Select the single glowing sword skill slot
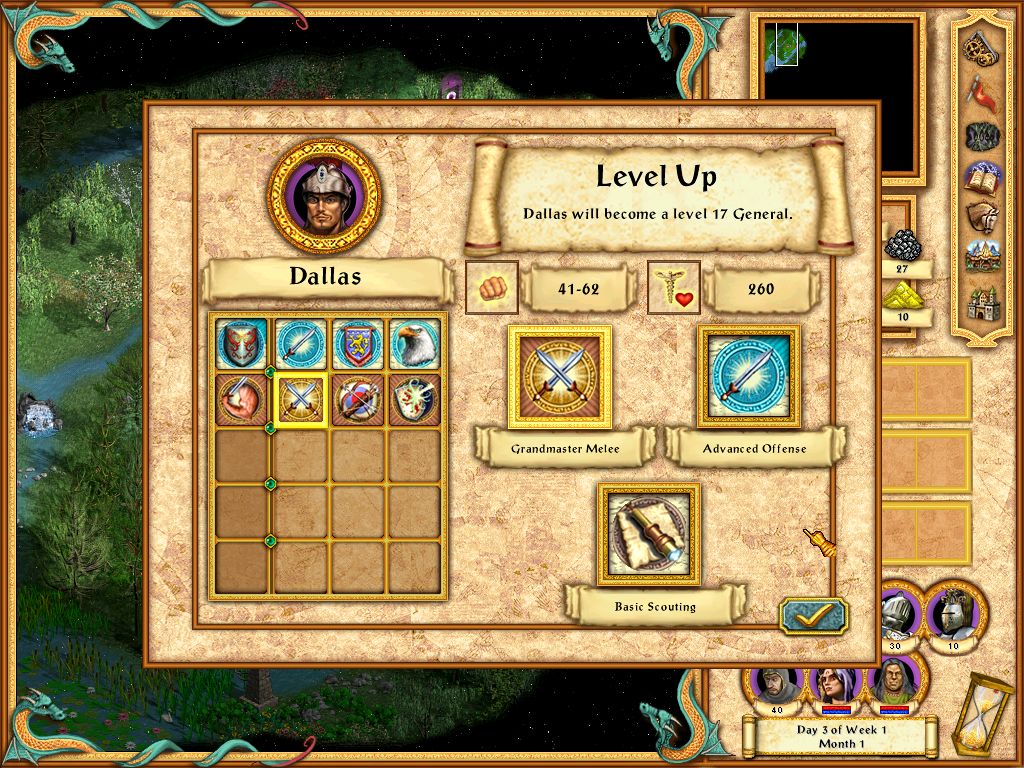This screenshot has width=1024, height=768. pos(300,343)
